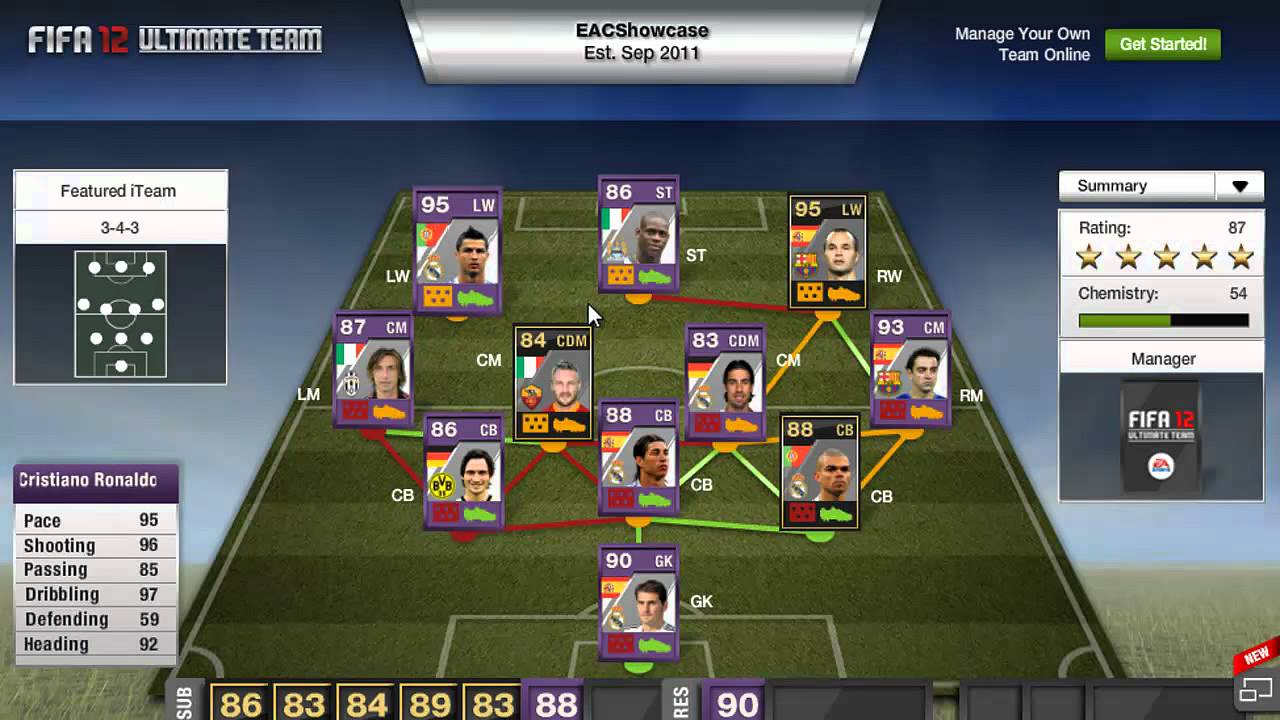
Task: Open the Manage Your Own Team Online link
Action: click(x=1023, y=44)
